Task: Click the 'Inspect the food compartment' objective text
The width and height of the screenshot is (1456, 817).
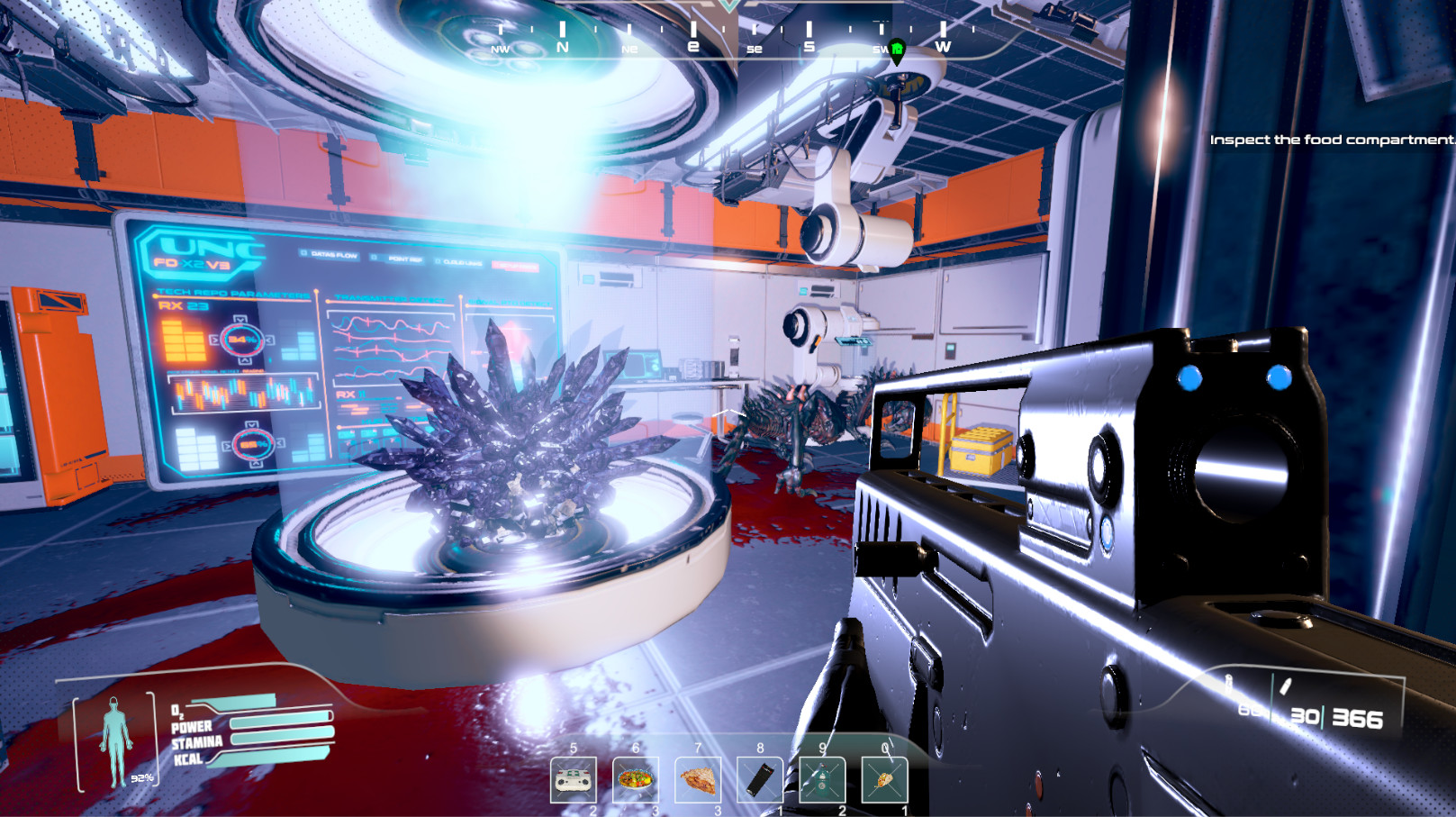Action: pos(1331,140)
